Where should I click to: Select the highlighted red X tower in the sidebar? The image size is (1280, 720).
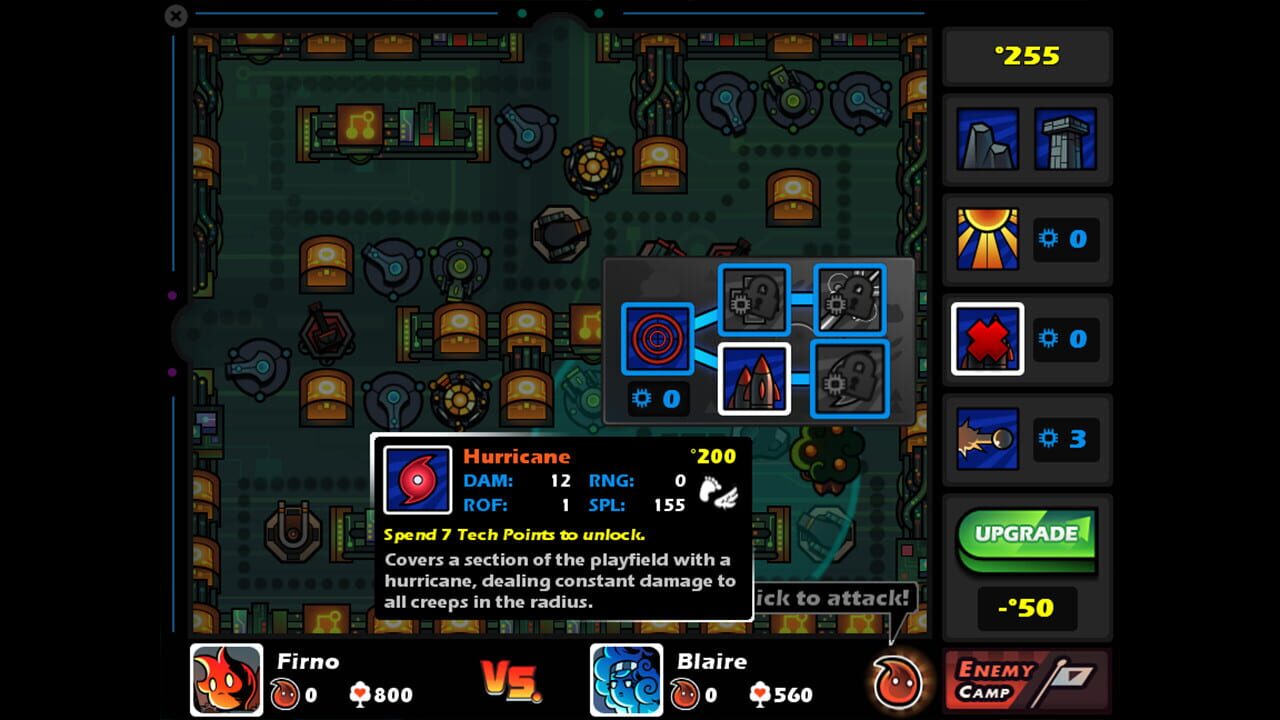click(x=986, y=338)
